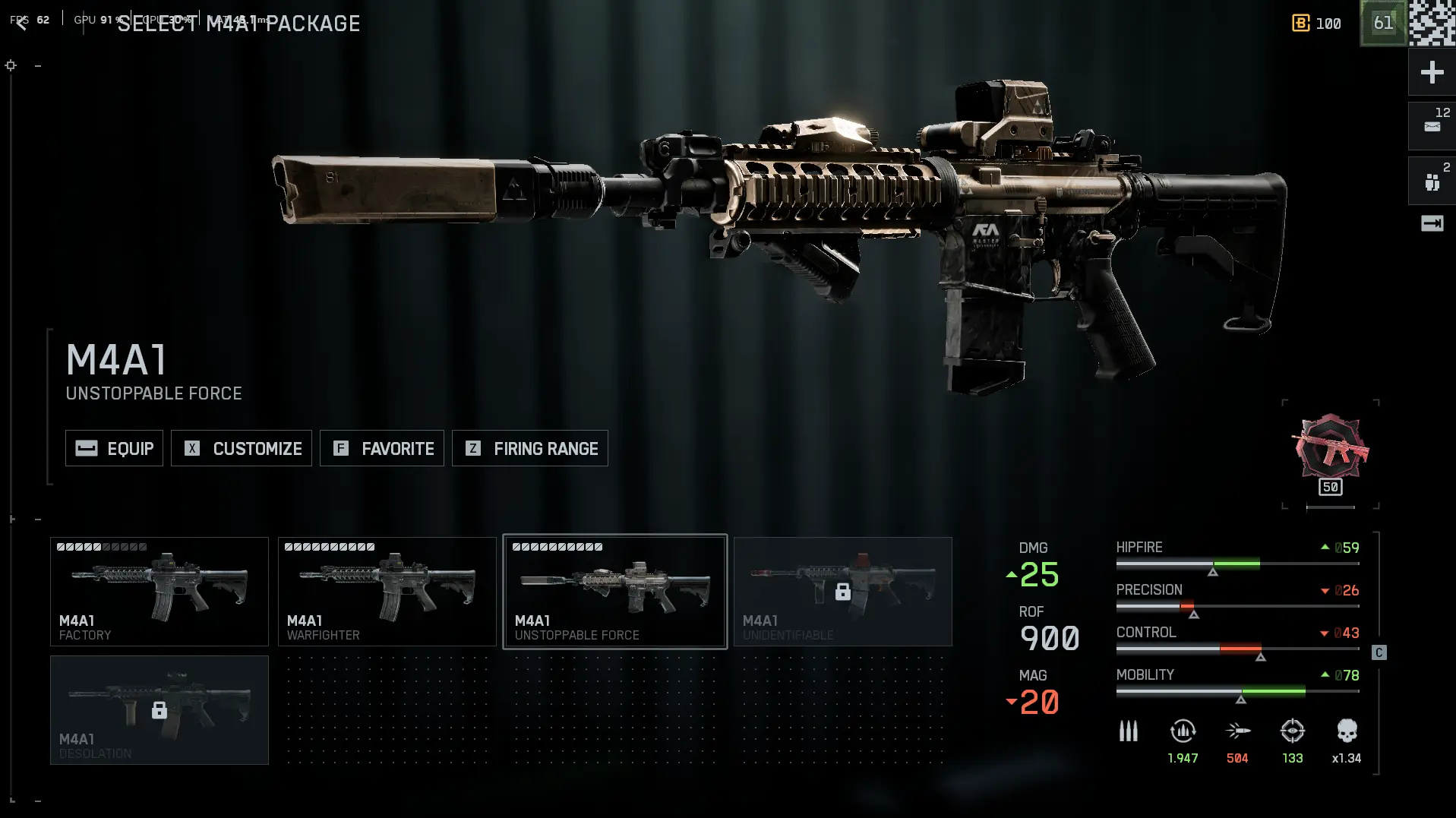Equip the Unstoppable Force M4A1 package
1456x818 pixels.
pos(114,448)
